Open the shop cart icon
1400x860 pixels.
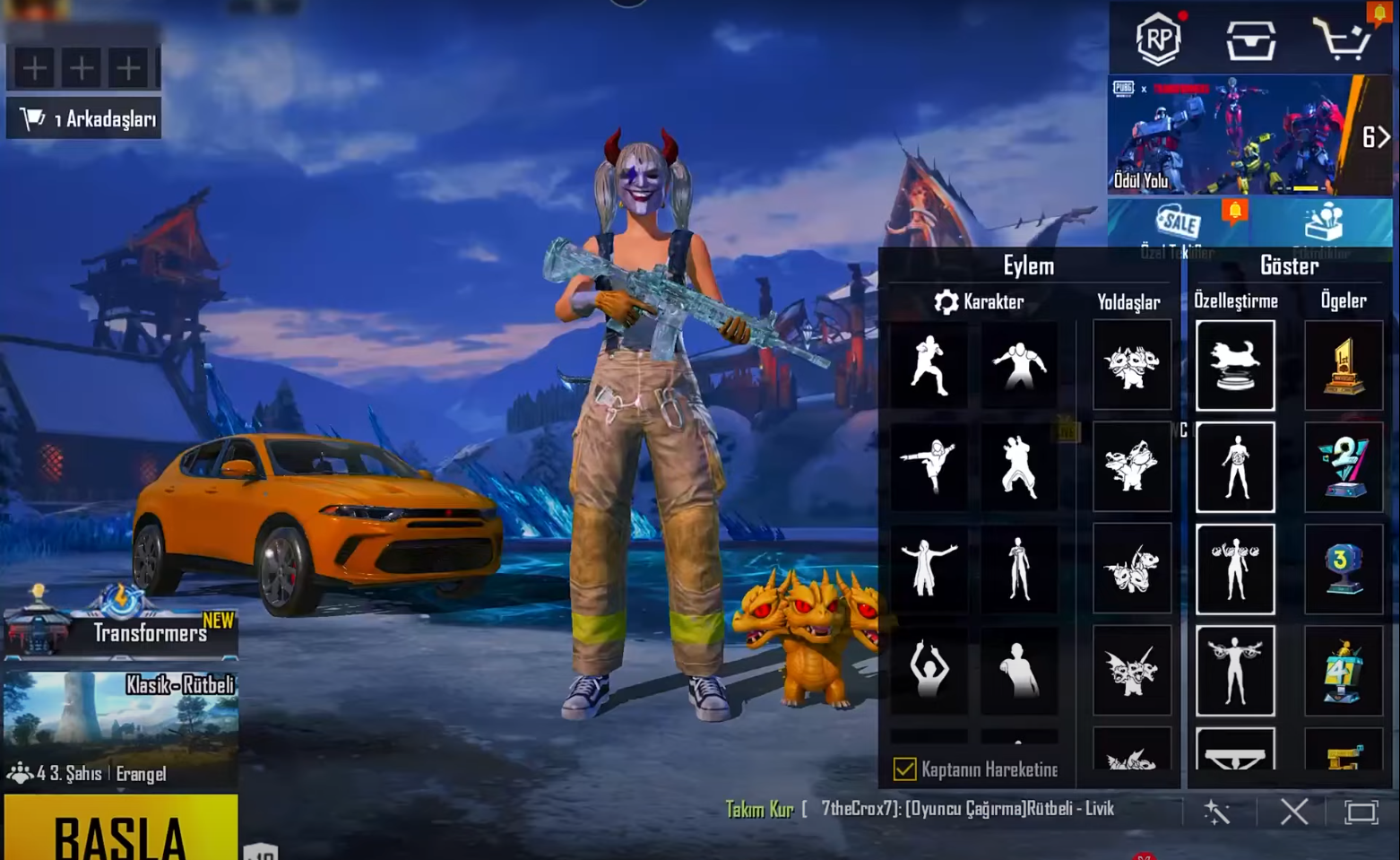[1341, 40]
